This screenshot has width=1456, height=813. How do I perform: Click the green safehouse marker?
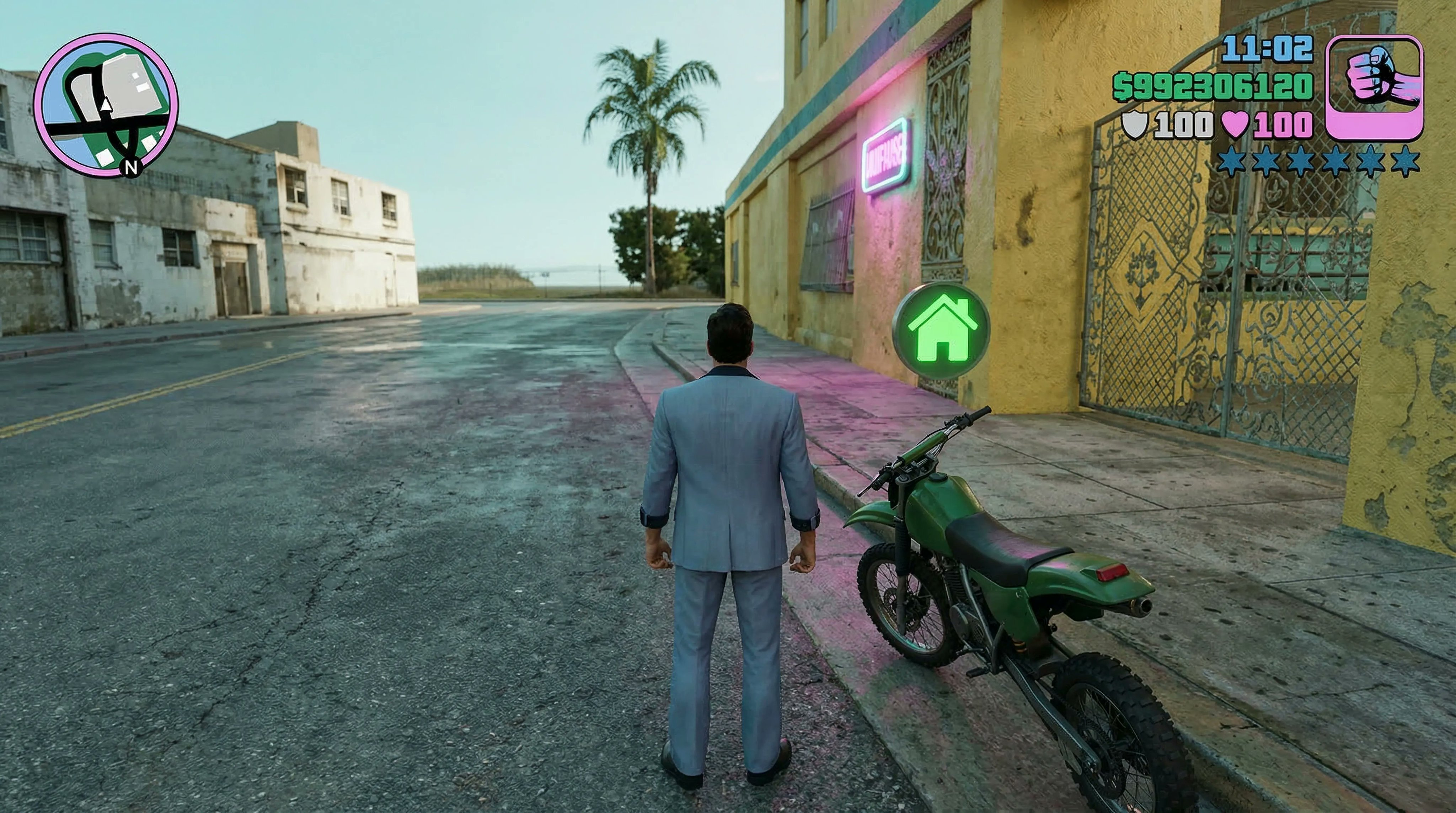941,331
